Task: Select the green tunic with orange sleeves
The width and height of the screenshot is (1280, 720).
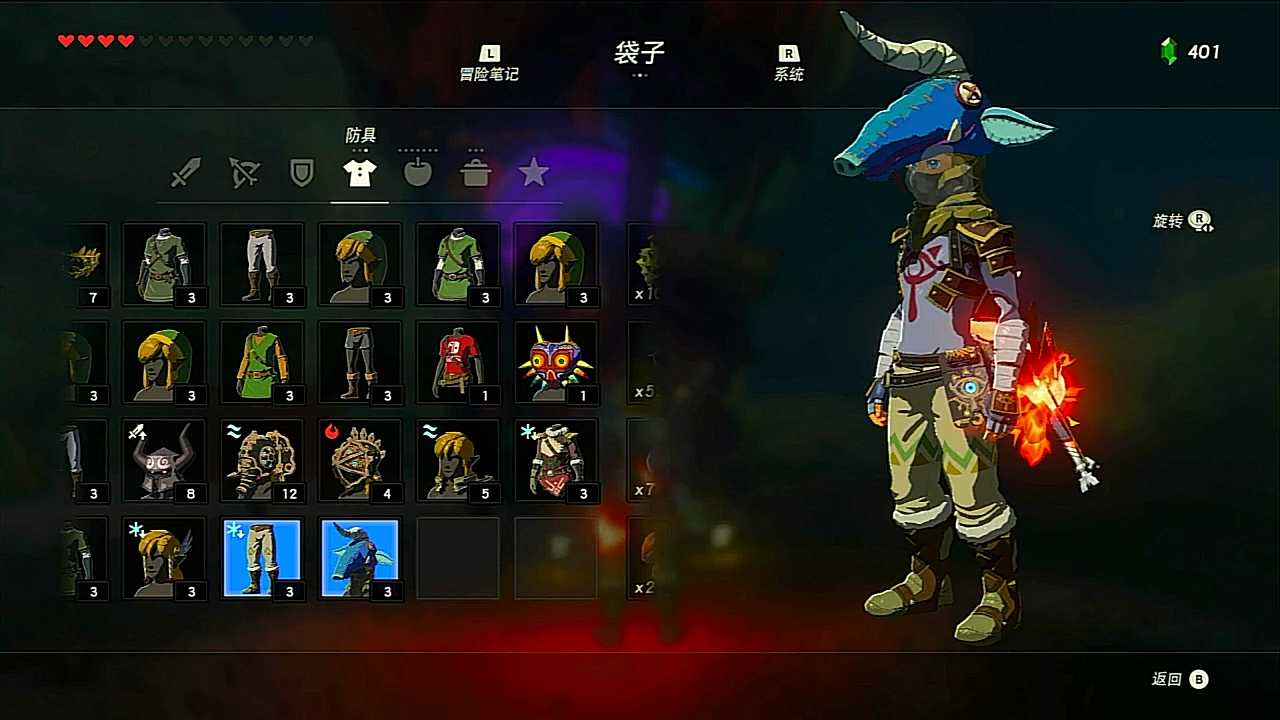Action: 262,362
